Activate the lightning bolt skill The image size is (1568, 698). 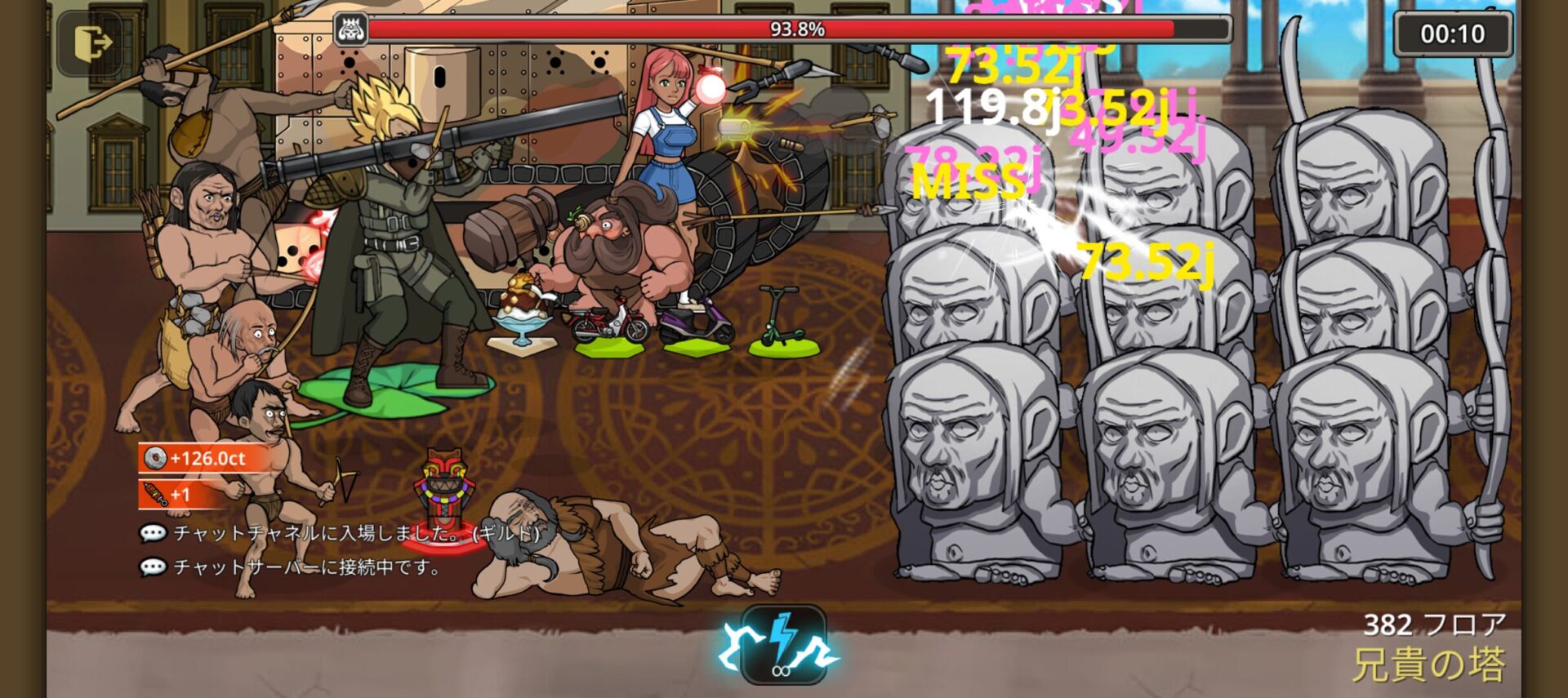click(782, 646)
